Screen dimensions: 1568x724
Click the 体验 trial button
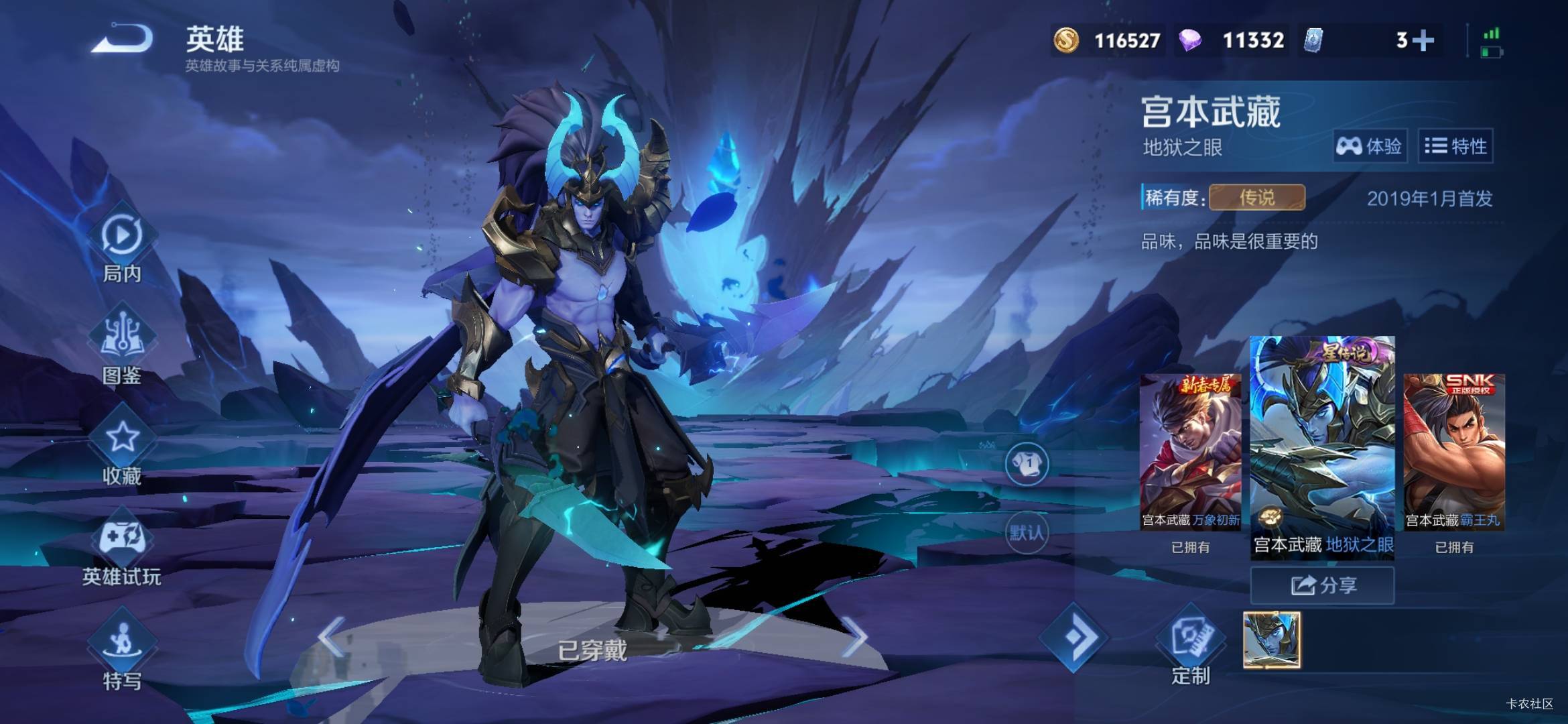[1369, 145]
